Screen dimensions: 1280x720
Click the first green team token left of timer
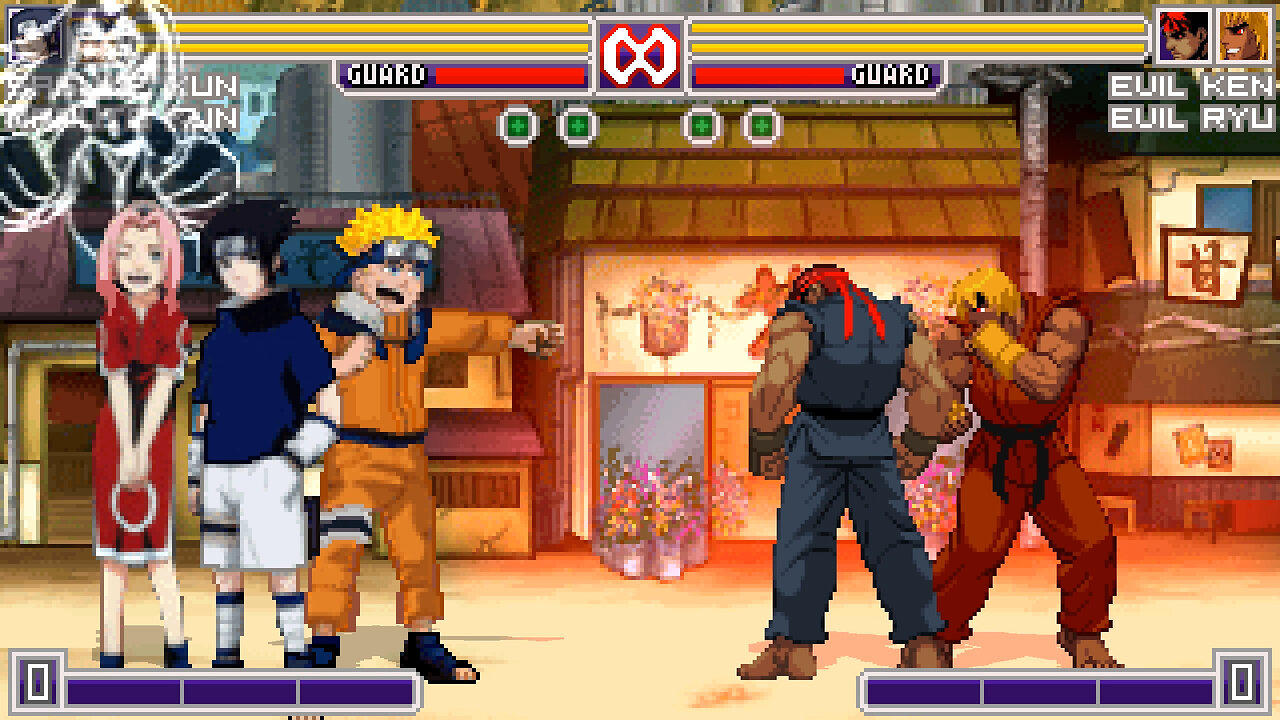[x=518, y=124]
